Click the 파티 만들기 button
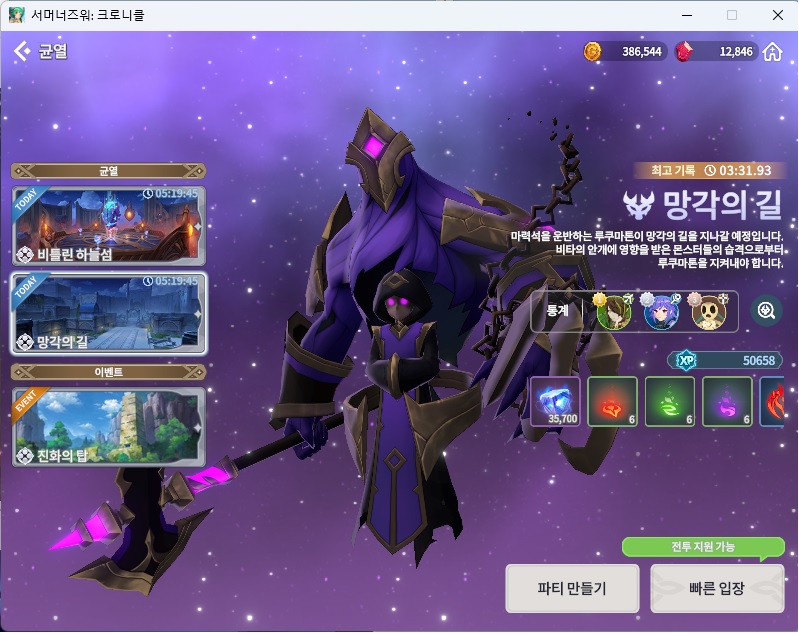The height and width of the screenshot is (633, 799). click(x=572, y=588)
